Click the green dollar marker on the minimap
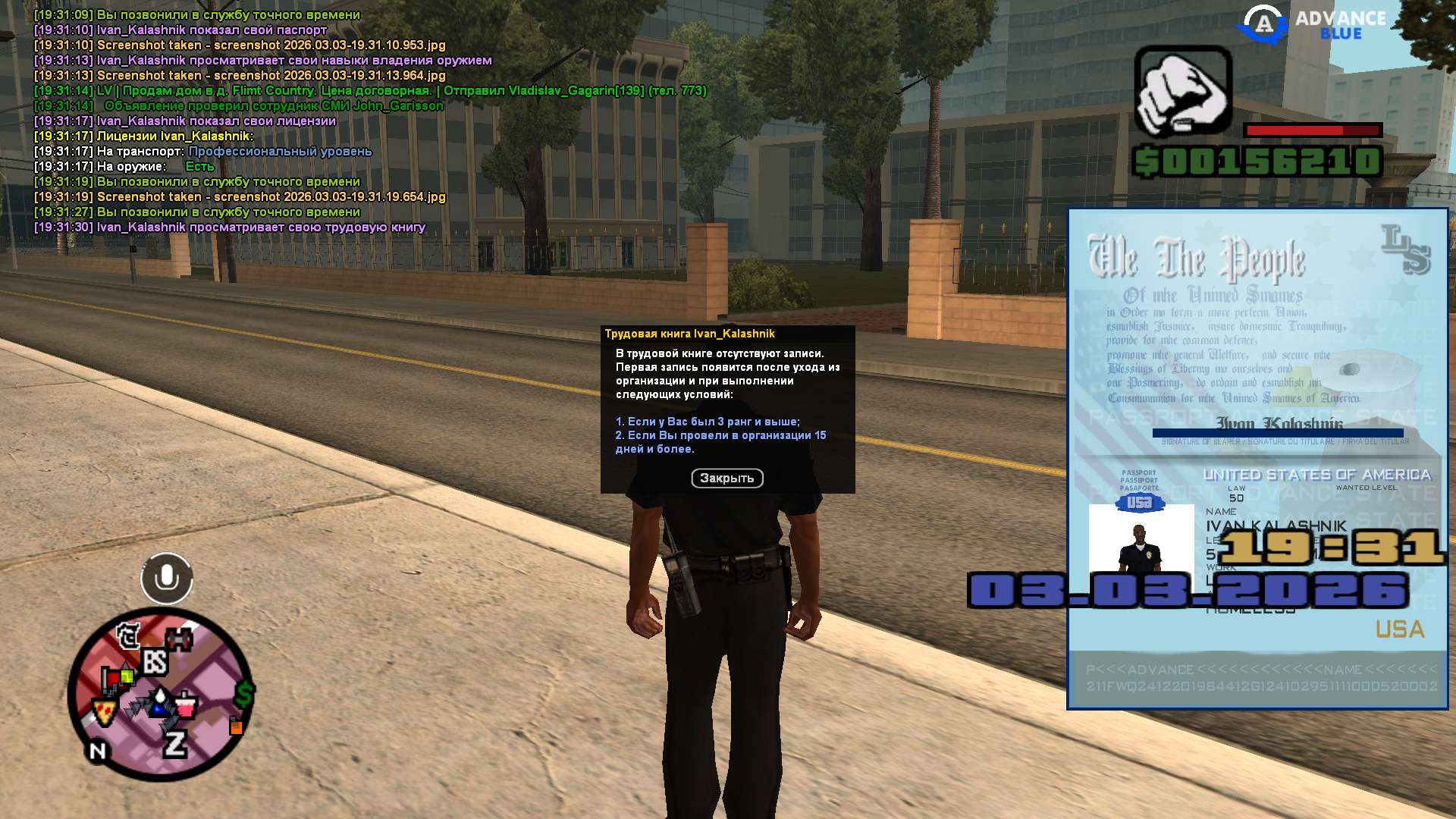 pos(244,693)
